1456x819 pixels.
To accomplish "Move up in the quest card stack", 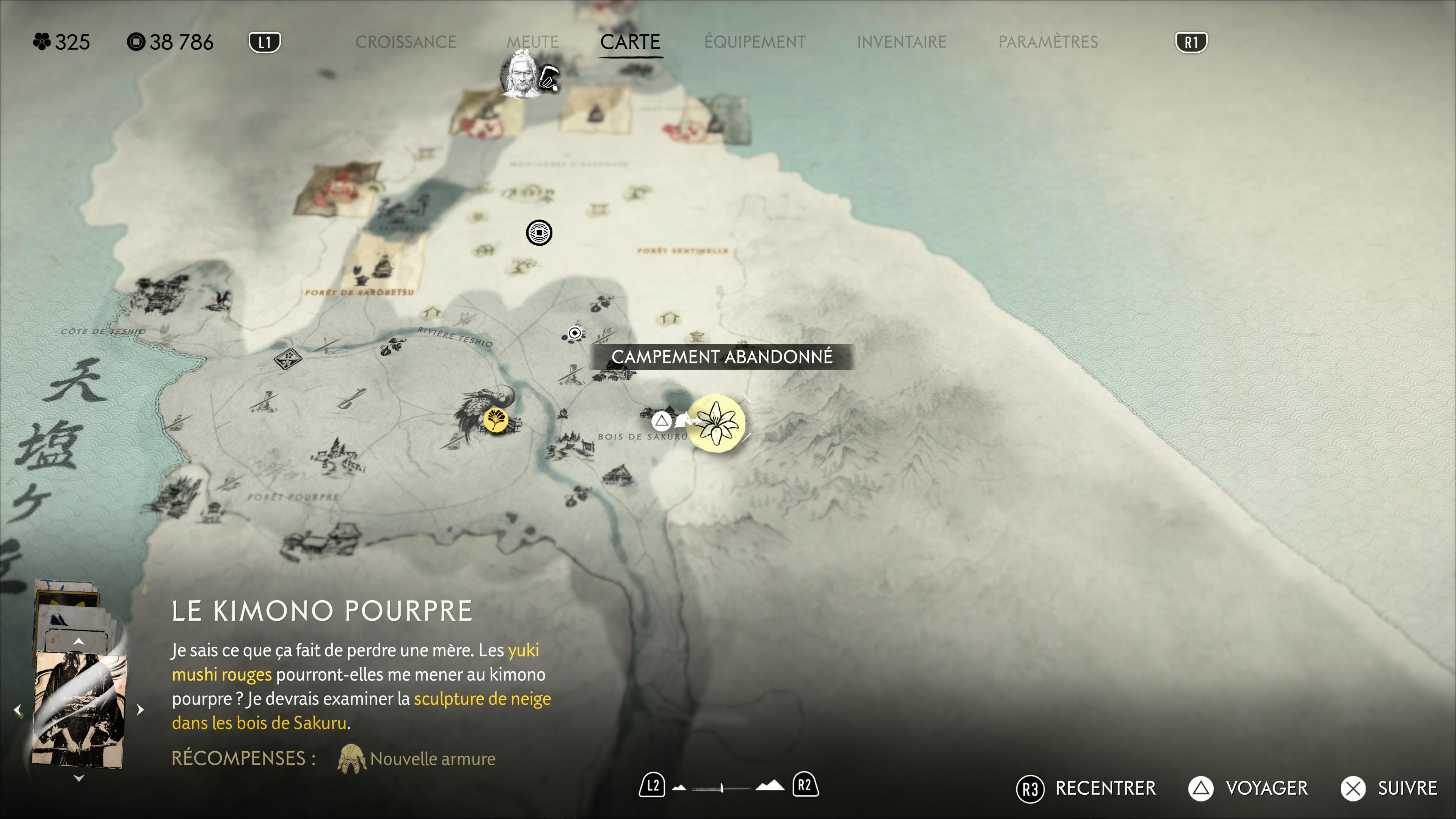I will [78, 642].
